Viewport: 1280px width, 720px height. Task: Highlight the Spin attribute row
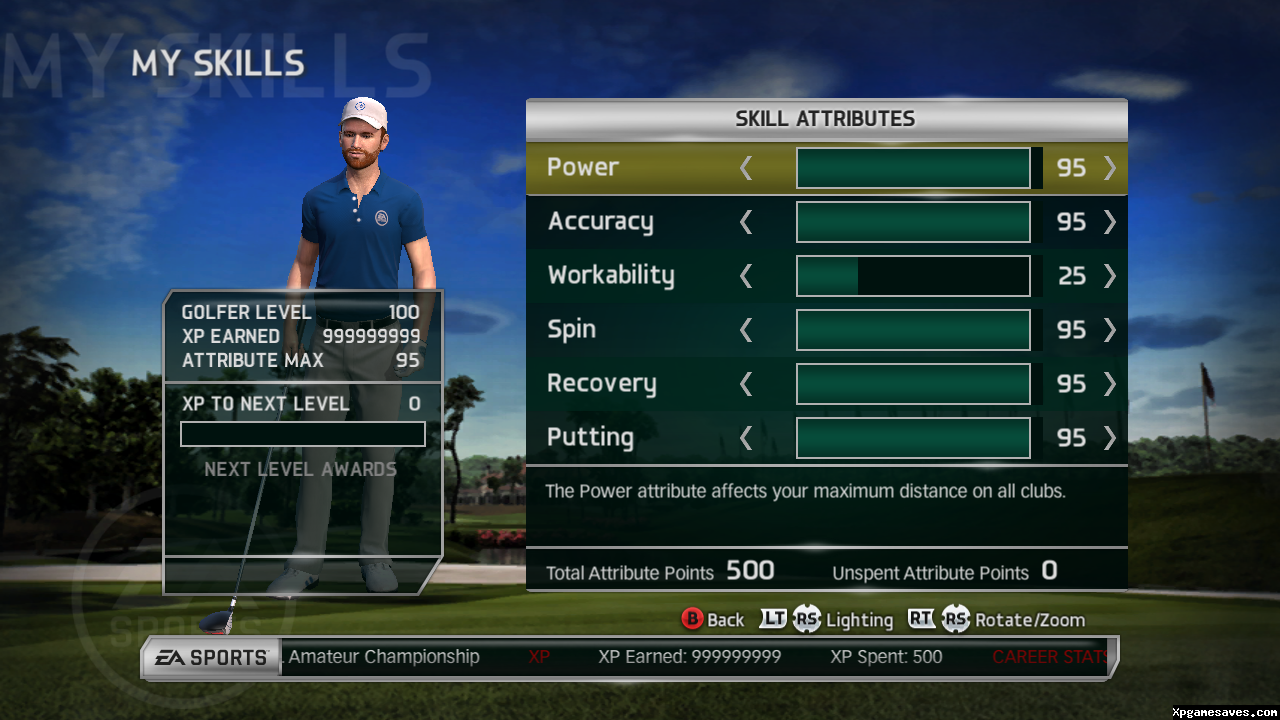click(x=571, y=329)
